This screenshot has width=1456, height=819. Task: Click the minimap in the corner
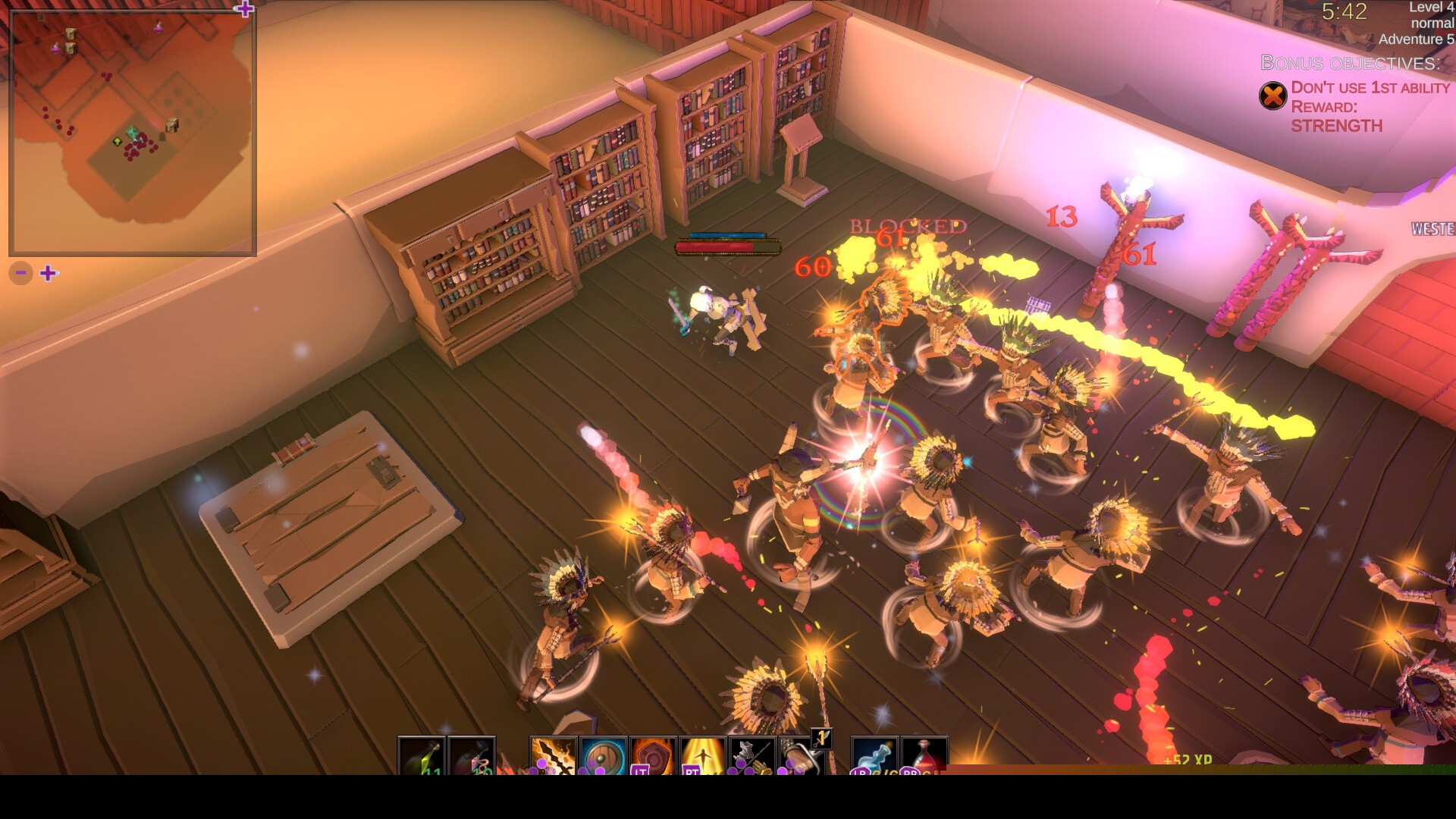(133, 133)
